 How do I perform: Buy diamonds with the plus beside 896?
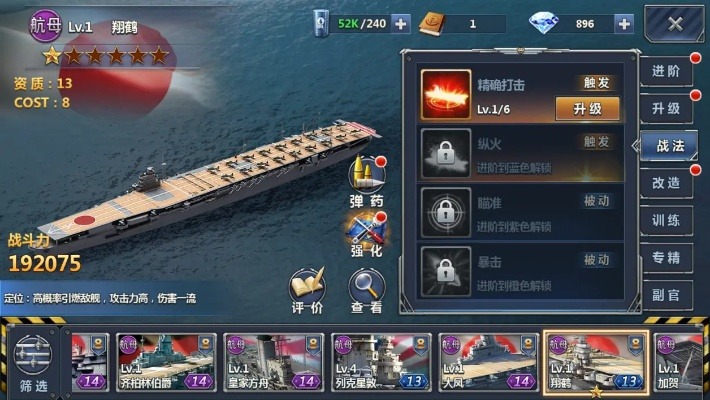pos(624,23)
